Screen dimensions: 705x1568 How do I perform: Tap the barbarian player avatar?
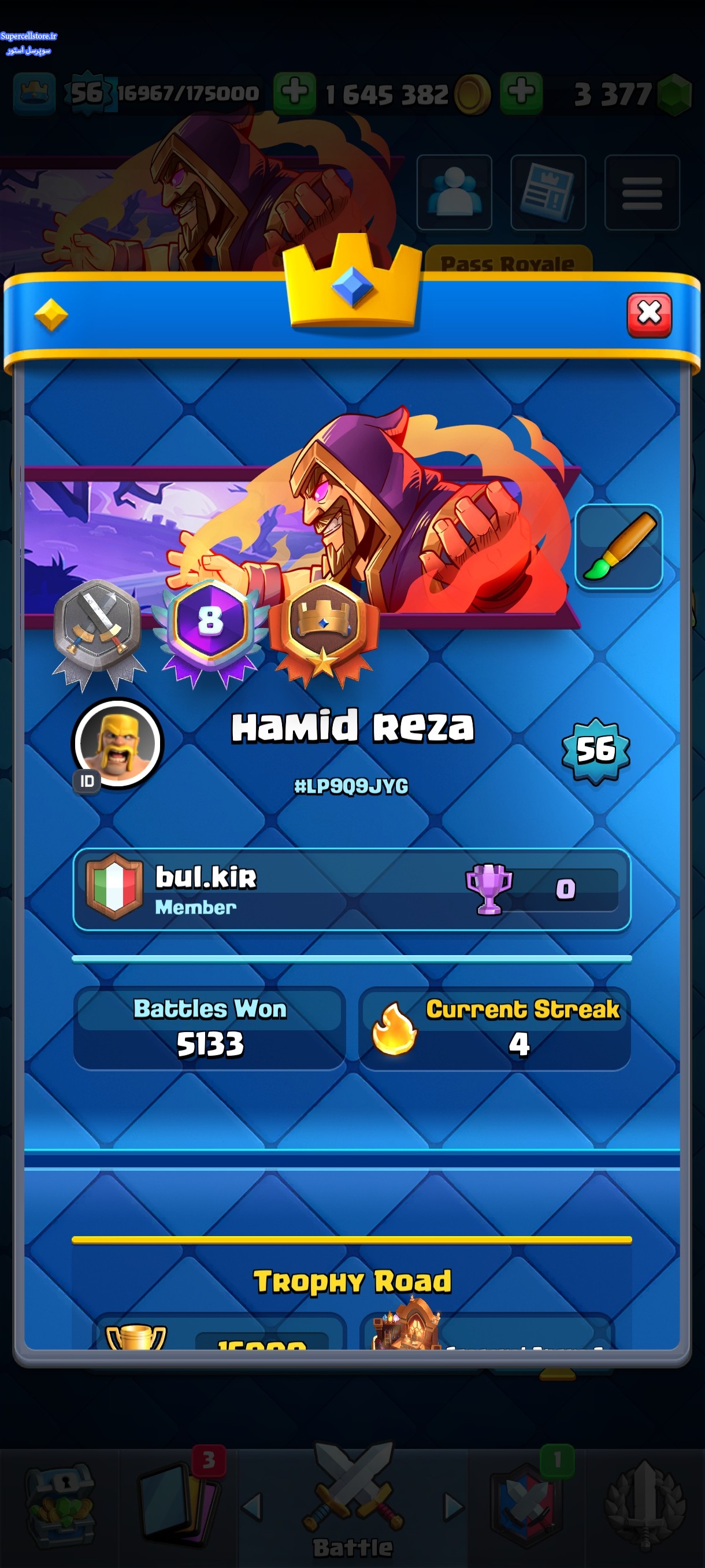pyautogui.click(x=117, y=743)
